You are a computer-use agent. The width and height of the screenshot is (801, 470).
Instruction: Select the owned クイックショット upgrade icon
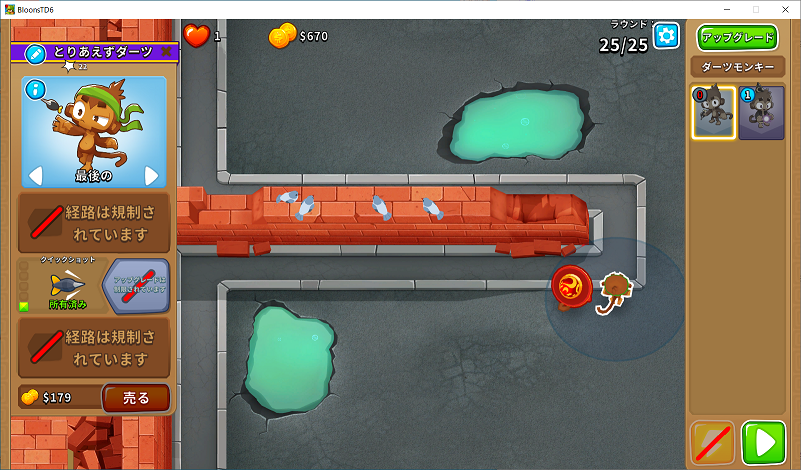(67, 285)
